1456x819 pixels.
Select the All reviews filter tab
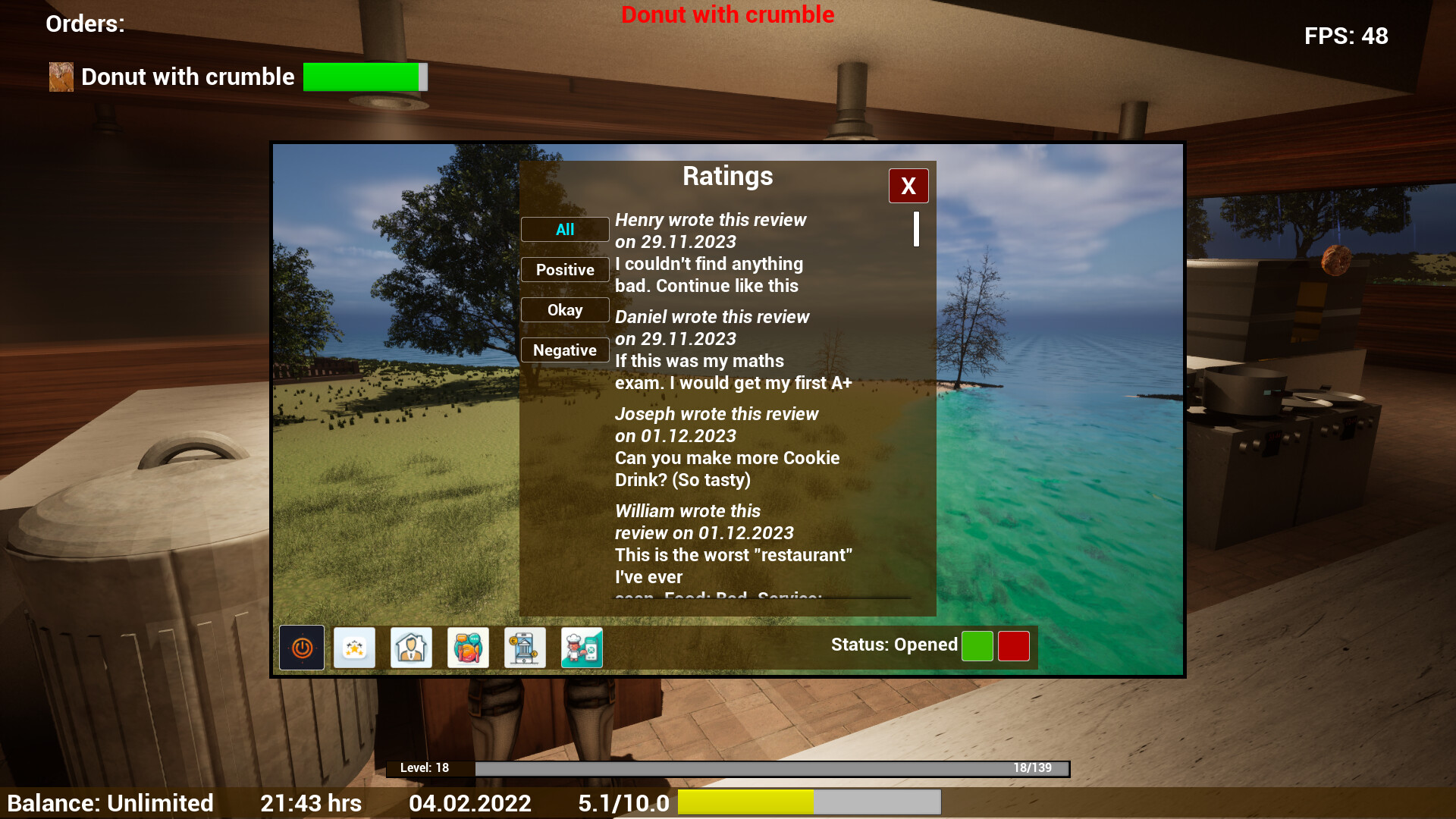click(564, 229)
